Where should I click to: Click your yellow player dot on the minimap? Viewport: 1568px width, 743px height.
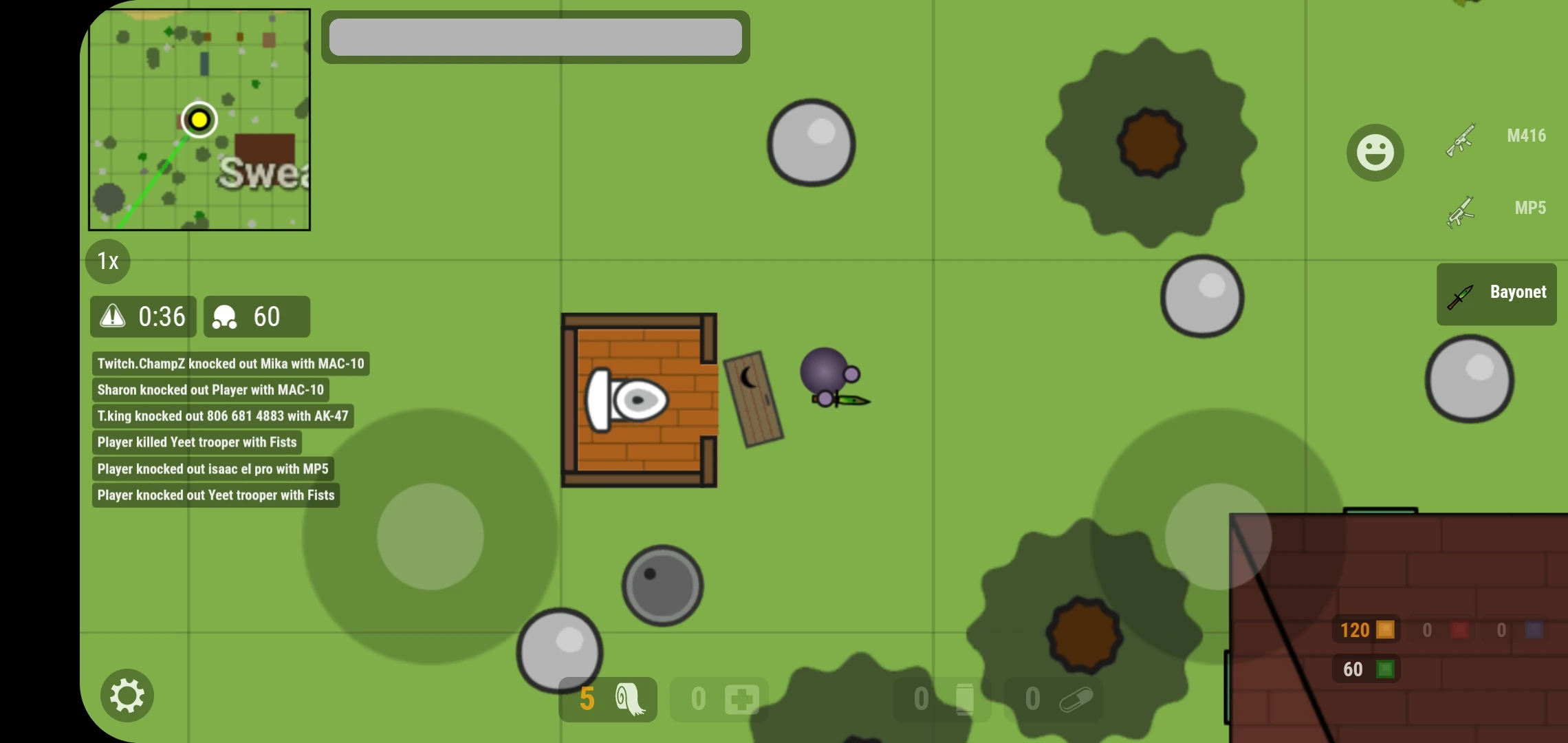[x=199, y=120]
